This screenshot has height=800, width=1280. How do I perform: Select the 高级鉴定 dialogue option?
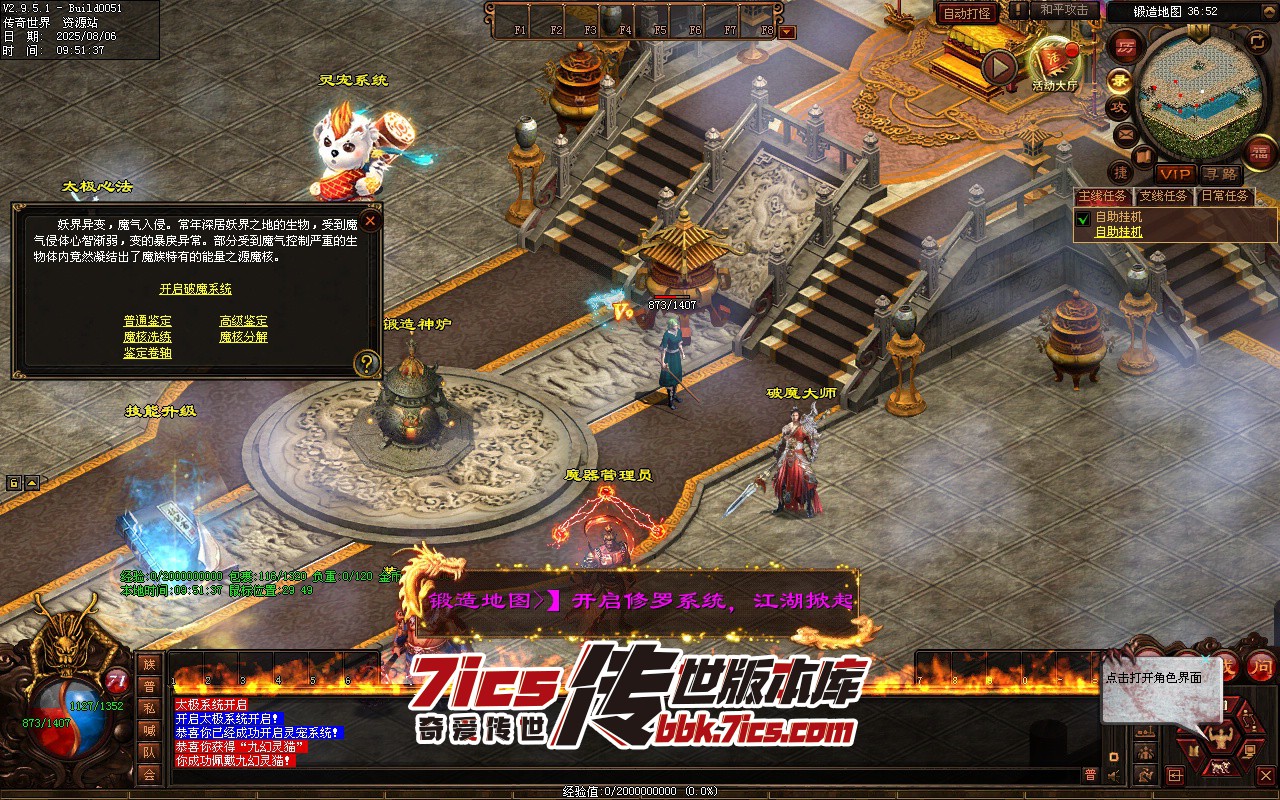244,321
